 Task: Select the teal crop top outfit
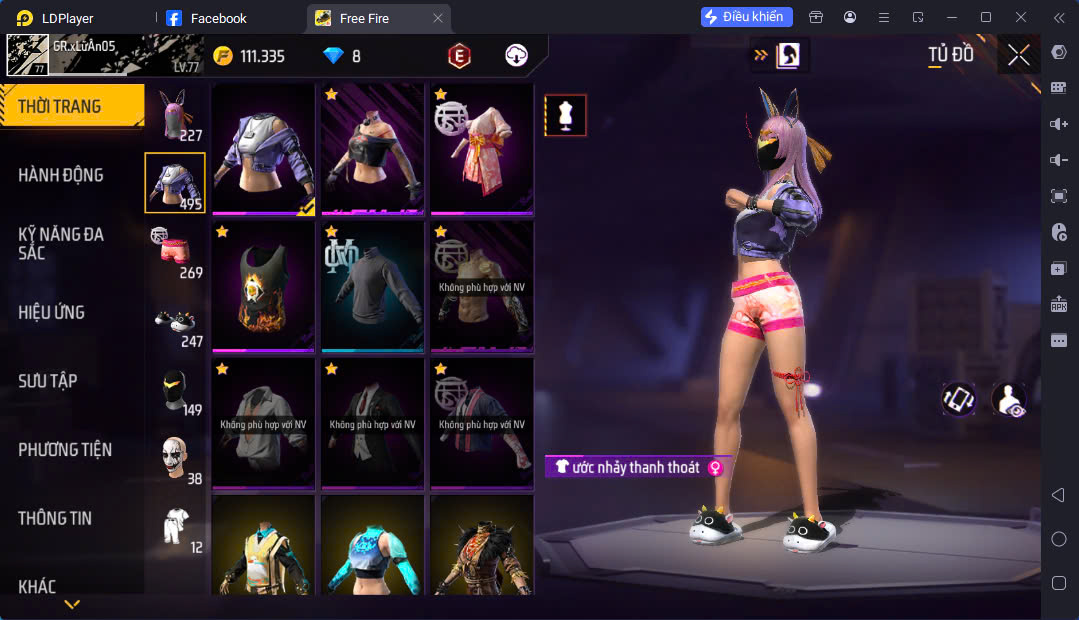tap(373, 545)
